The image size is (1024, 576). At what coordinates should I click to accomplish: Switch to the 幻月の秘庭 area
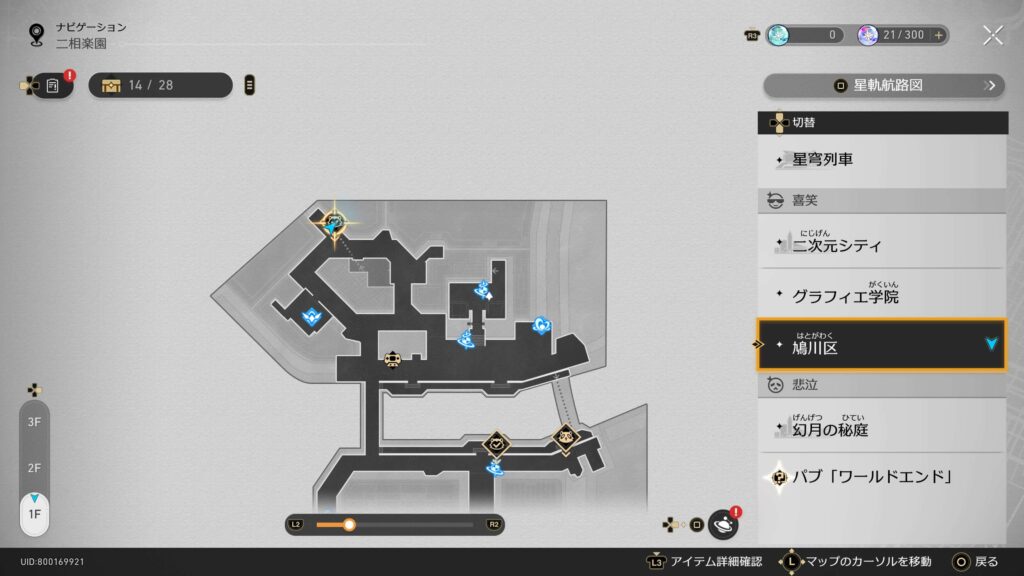click(882, 428)
